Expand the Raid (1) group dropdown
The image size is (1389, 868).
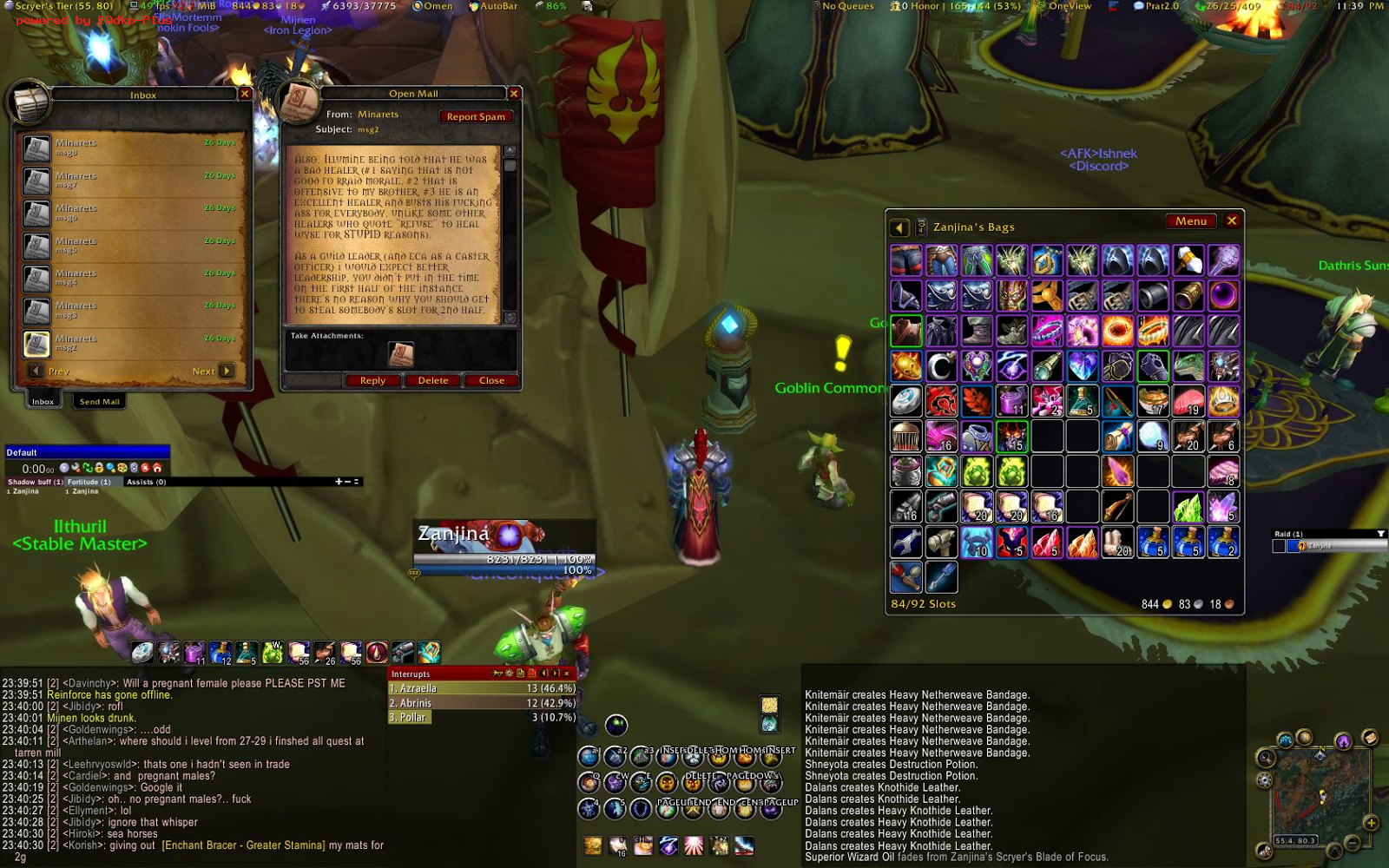(x=1380, y=532)
